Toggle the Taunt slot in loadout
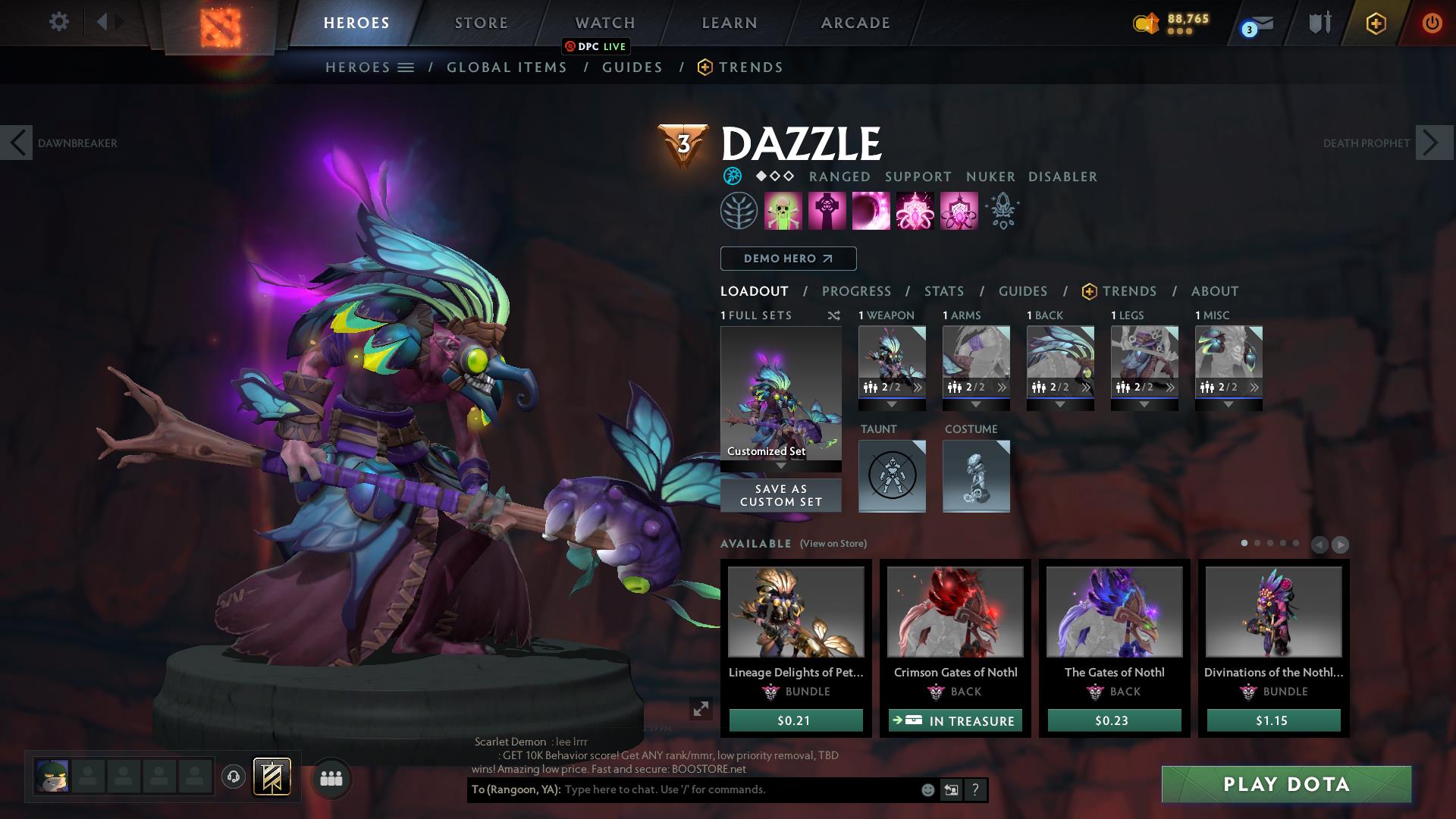 (x=892, y=476)
